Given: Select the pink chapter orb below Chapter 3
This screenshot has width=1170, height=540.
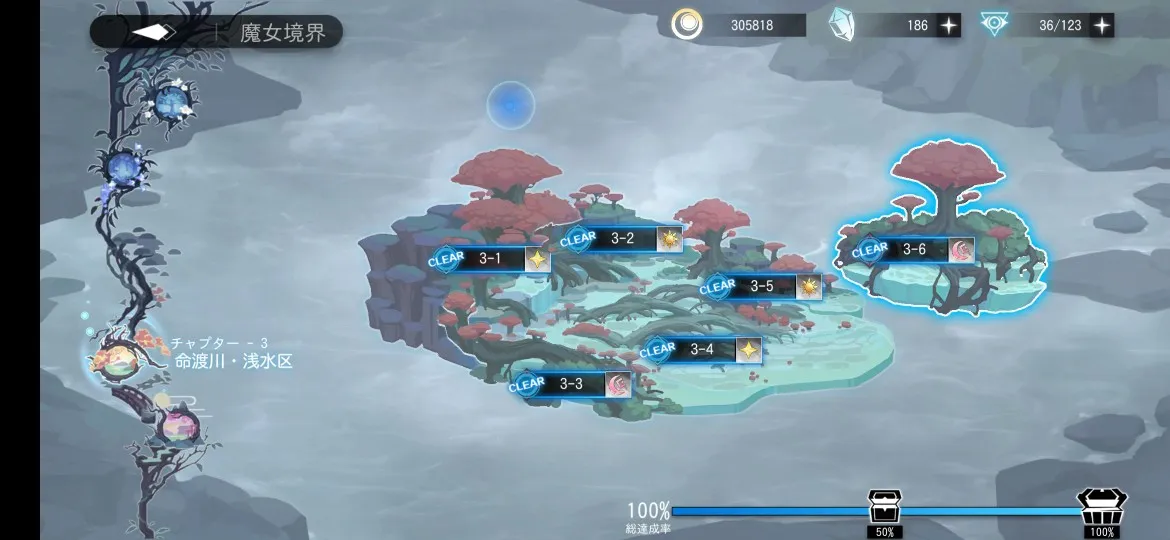Looking at the screenshot, I should tap(178, 427).
